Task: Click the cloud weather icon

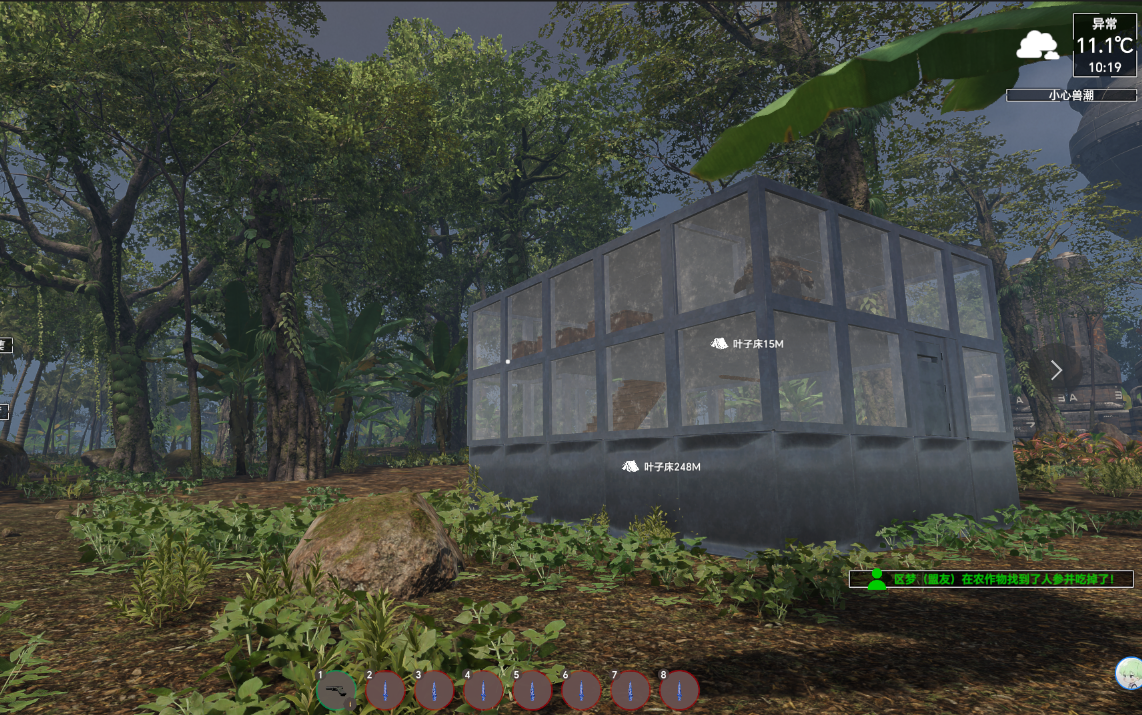Action: pos(1038,45)
